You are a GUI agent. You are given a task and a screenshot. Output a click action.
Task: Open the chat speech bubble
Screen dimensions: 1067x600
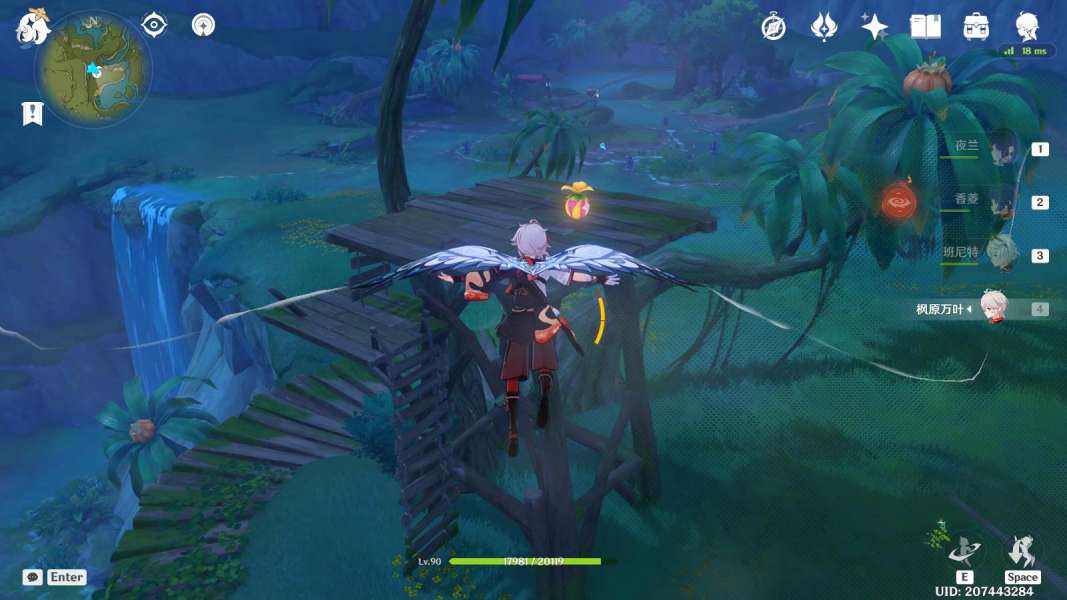point(32,577)
